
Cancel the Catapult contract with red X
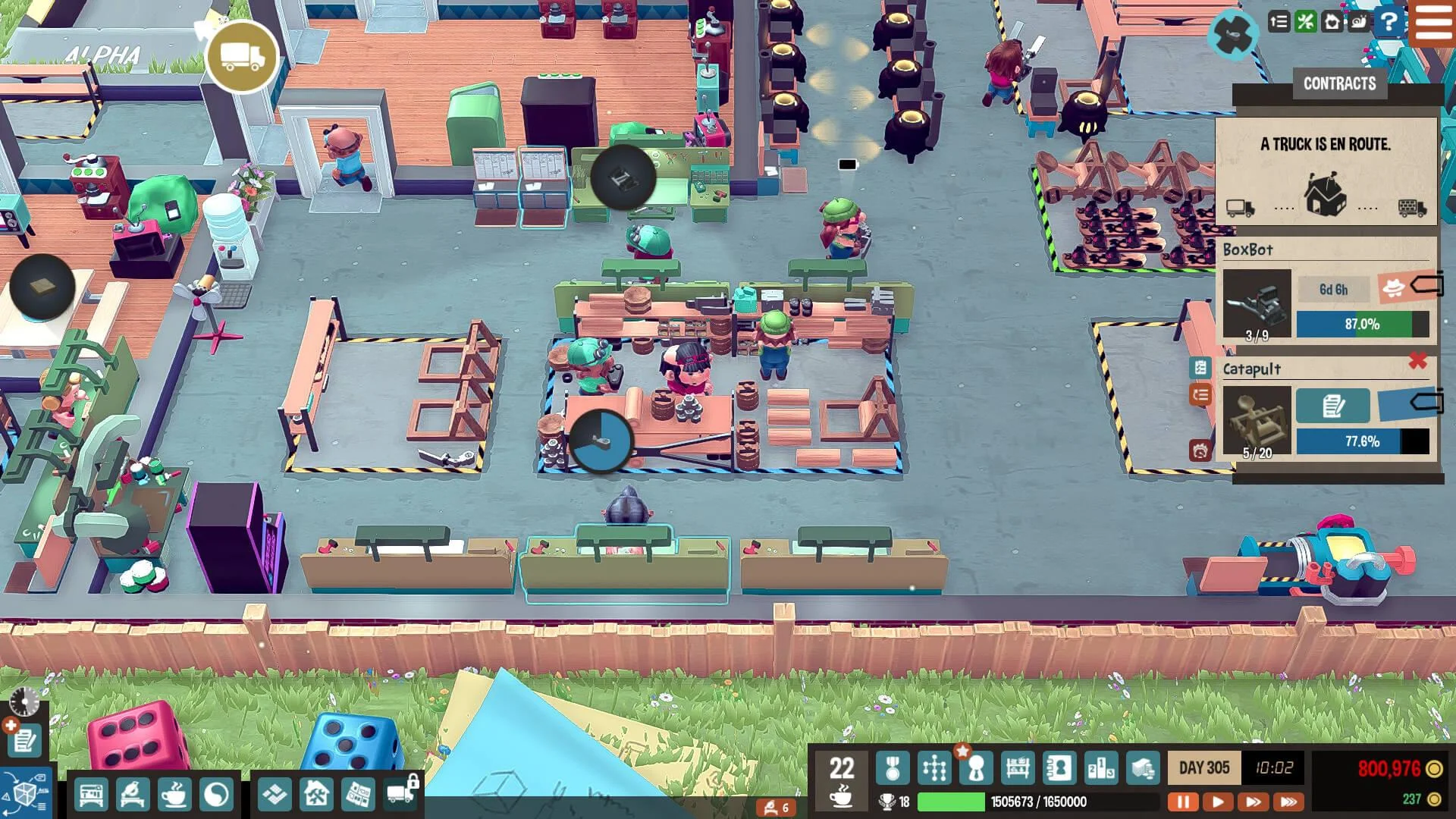coord(1418,362)
